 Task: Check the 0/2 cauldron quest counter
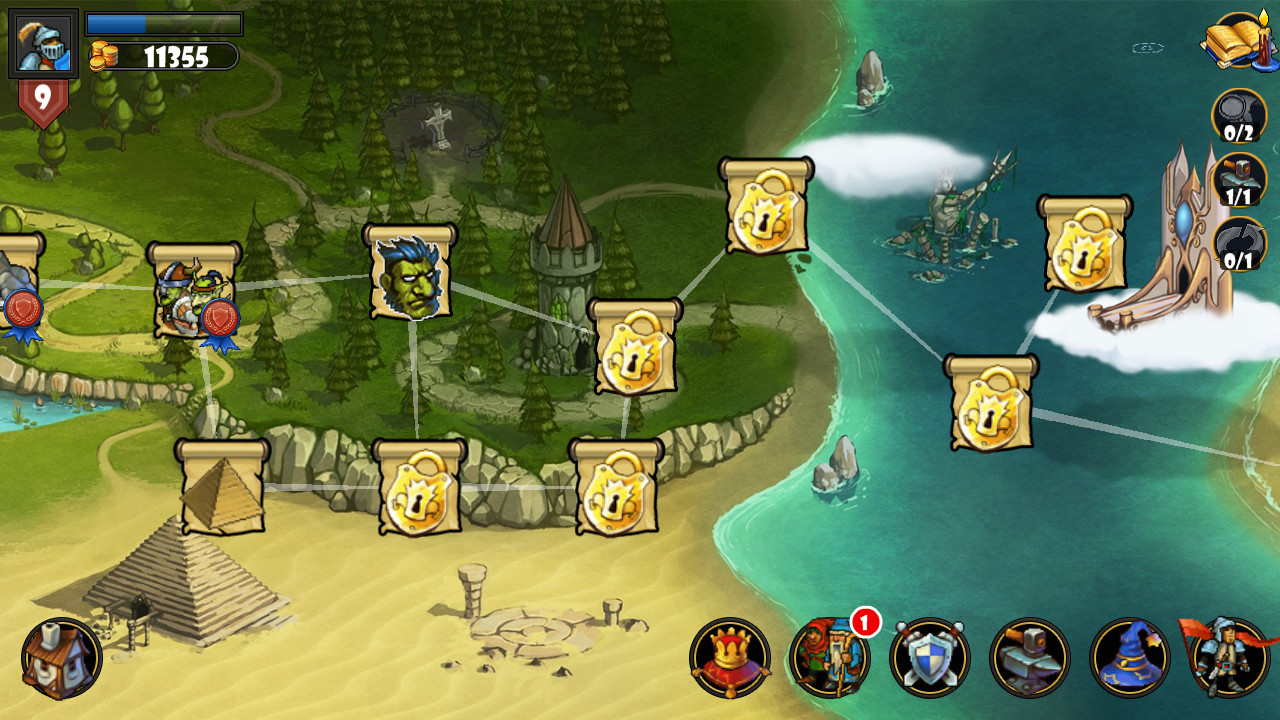click(x=1240, y=116)
